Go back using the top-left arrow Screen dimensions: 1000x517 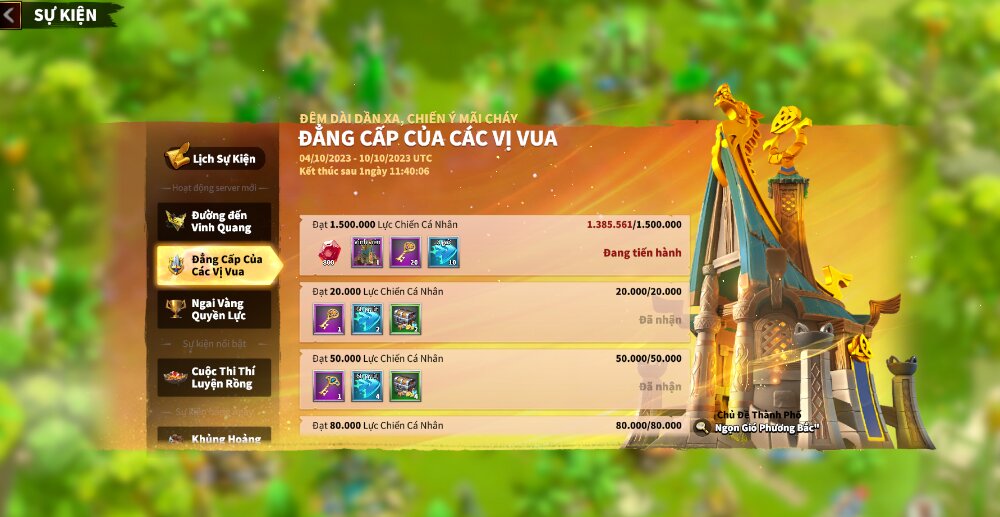(11, 15)
